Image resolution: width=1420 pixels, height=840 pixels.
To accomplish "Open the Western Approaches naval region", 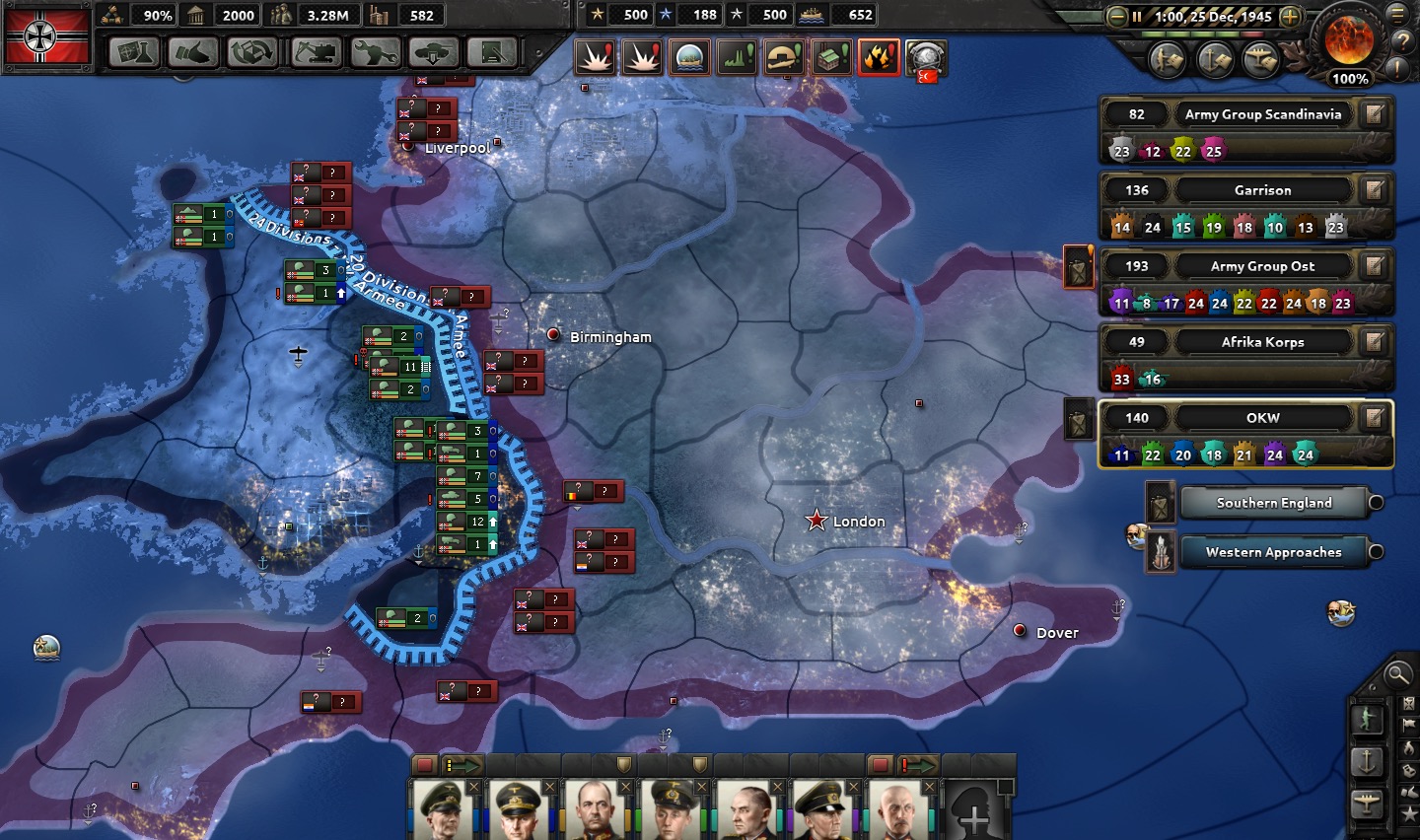I will [x=1273, y=552].
